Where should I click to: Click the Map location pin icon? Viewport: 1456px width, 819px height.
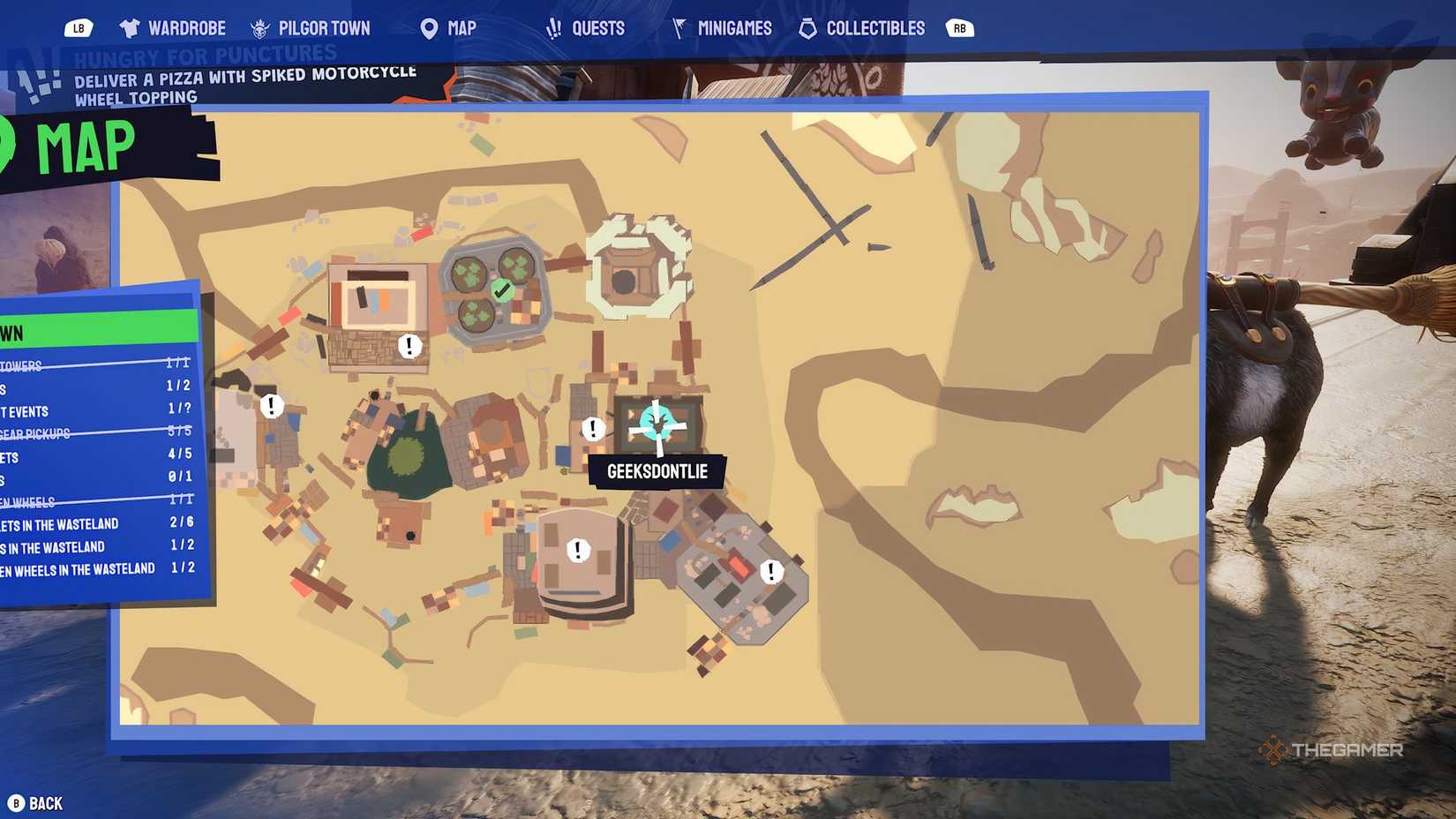pos(429,27)
